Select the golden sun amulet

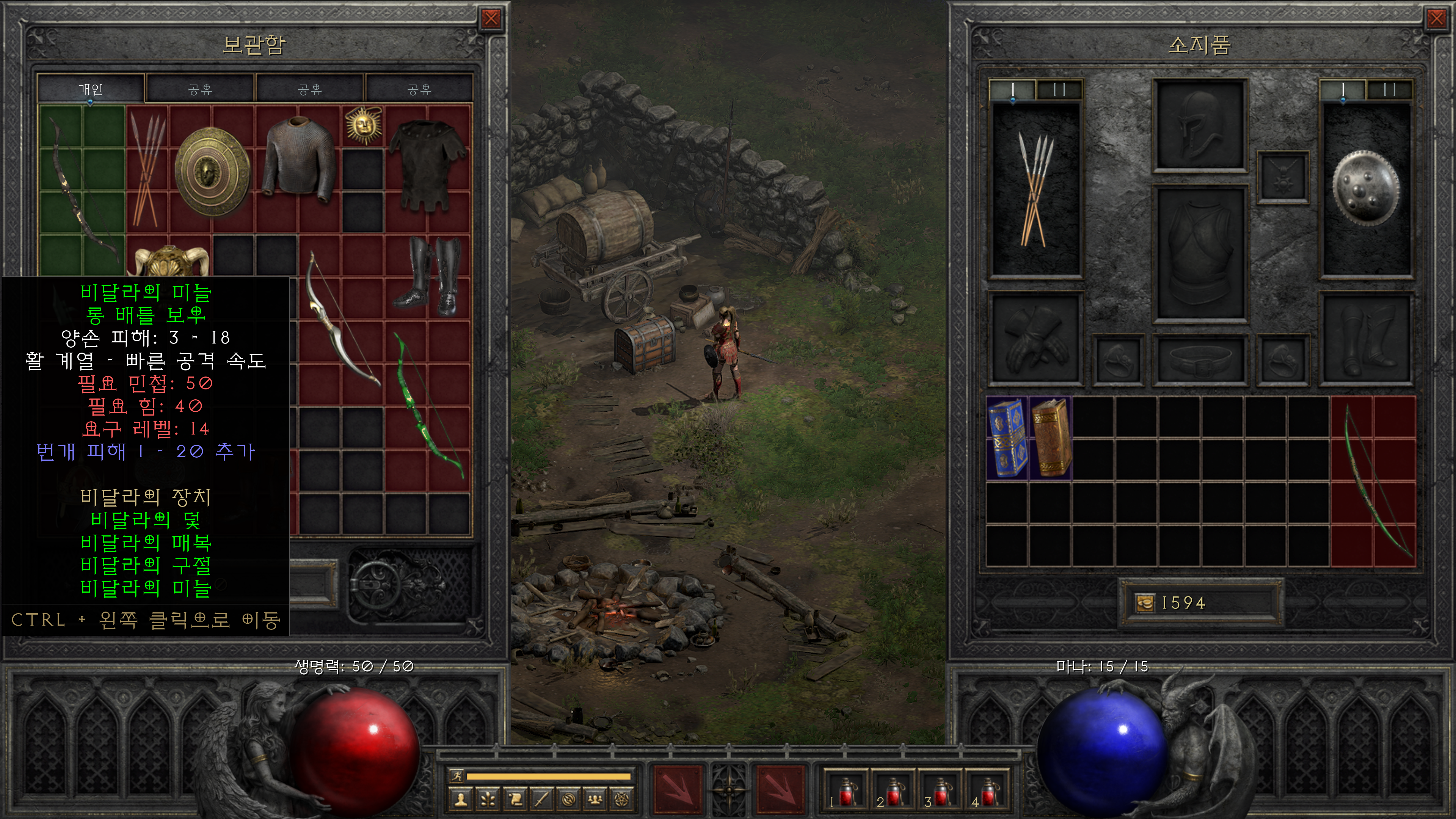[363, 124]
